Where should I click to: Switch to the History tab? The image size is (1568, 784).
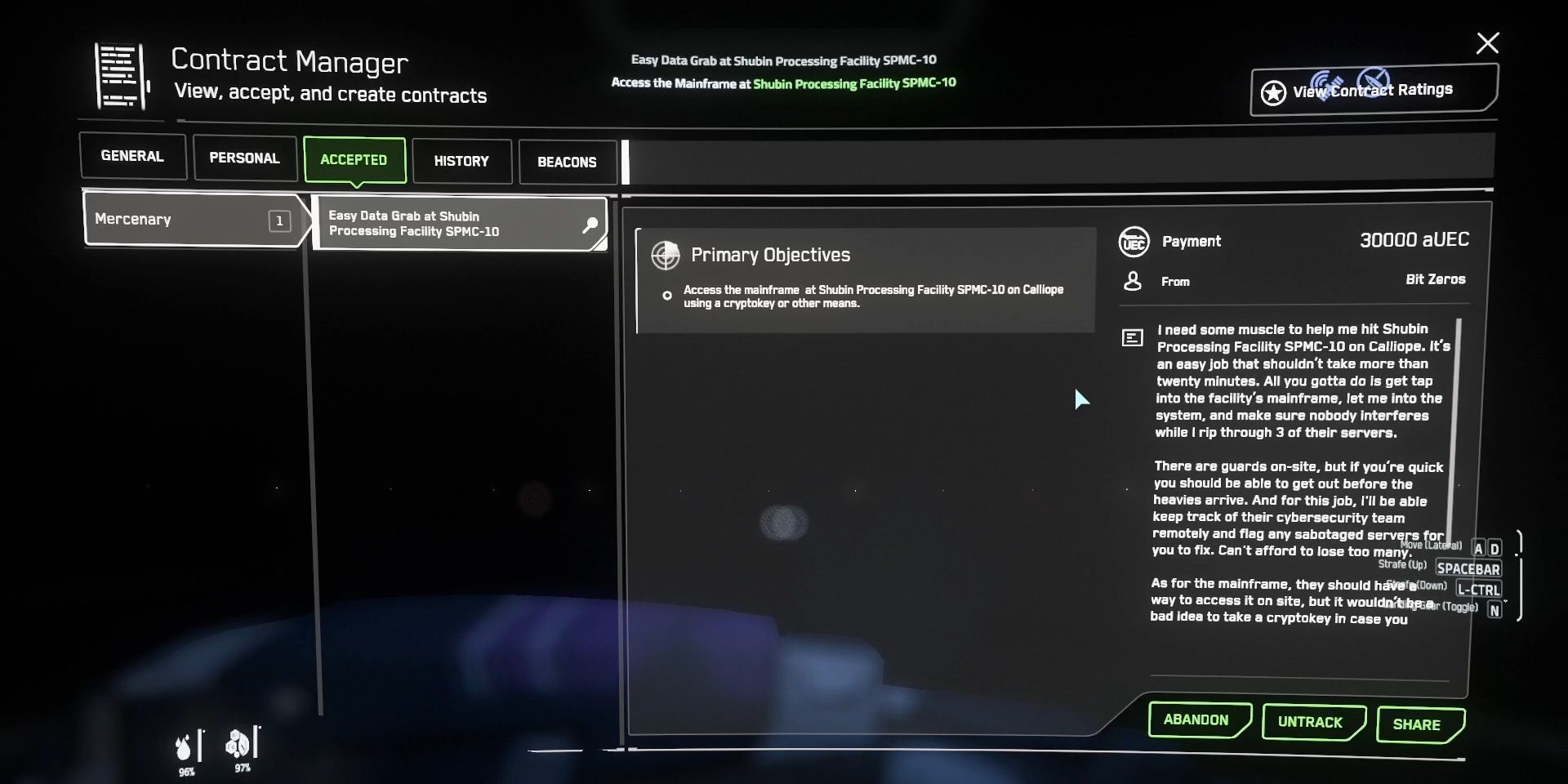461,161
